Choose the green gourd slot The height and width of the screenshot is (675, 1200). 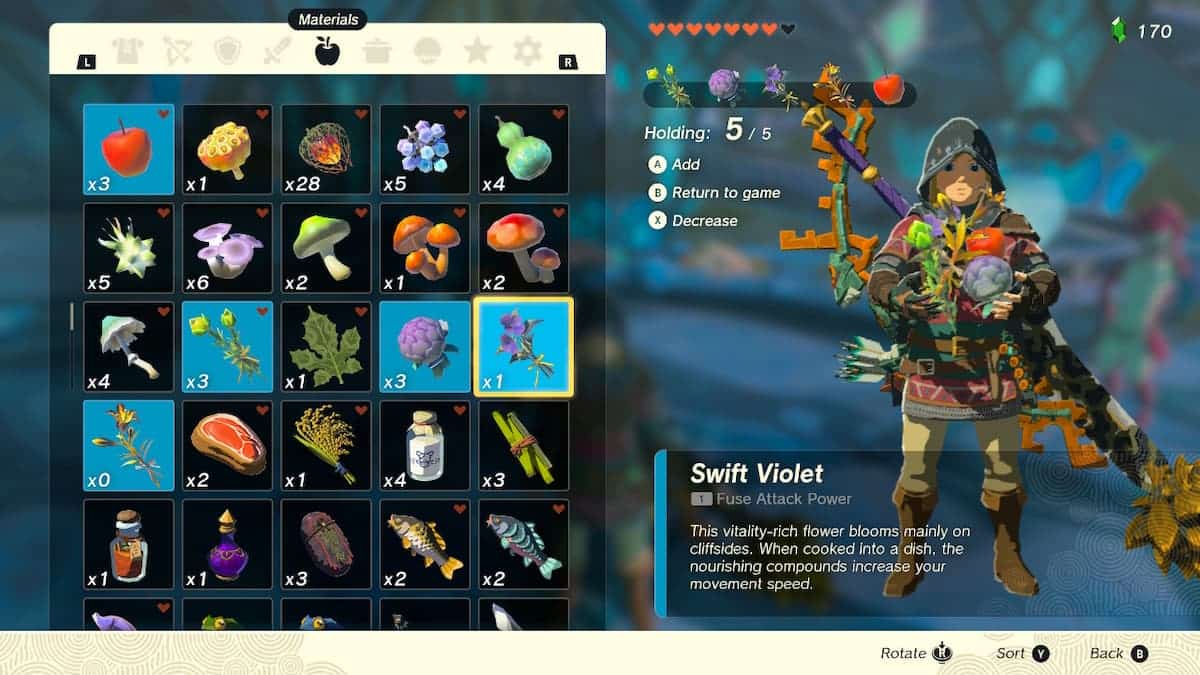[523, 149]
